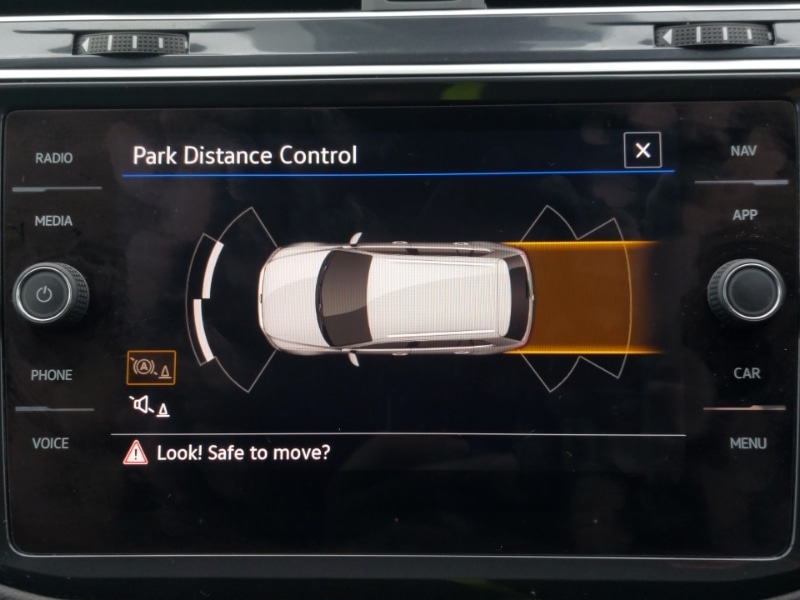Screen dimensions: 800x600
Task: Open the APP menu
Action: click(745, 215)
